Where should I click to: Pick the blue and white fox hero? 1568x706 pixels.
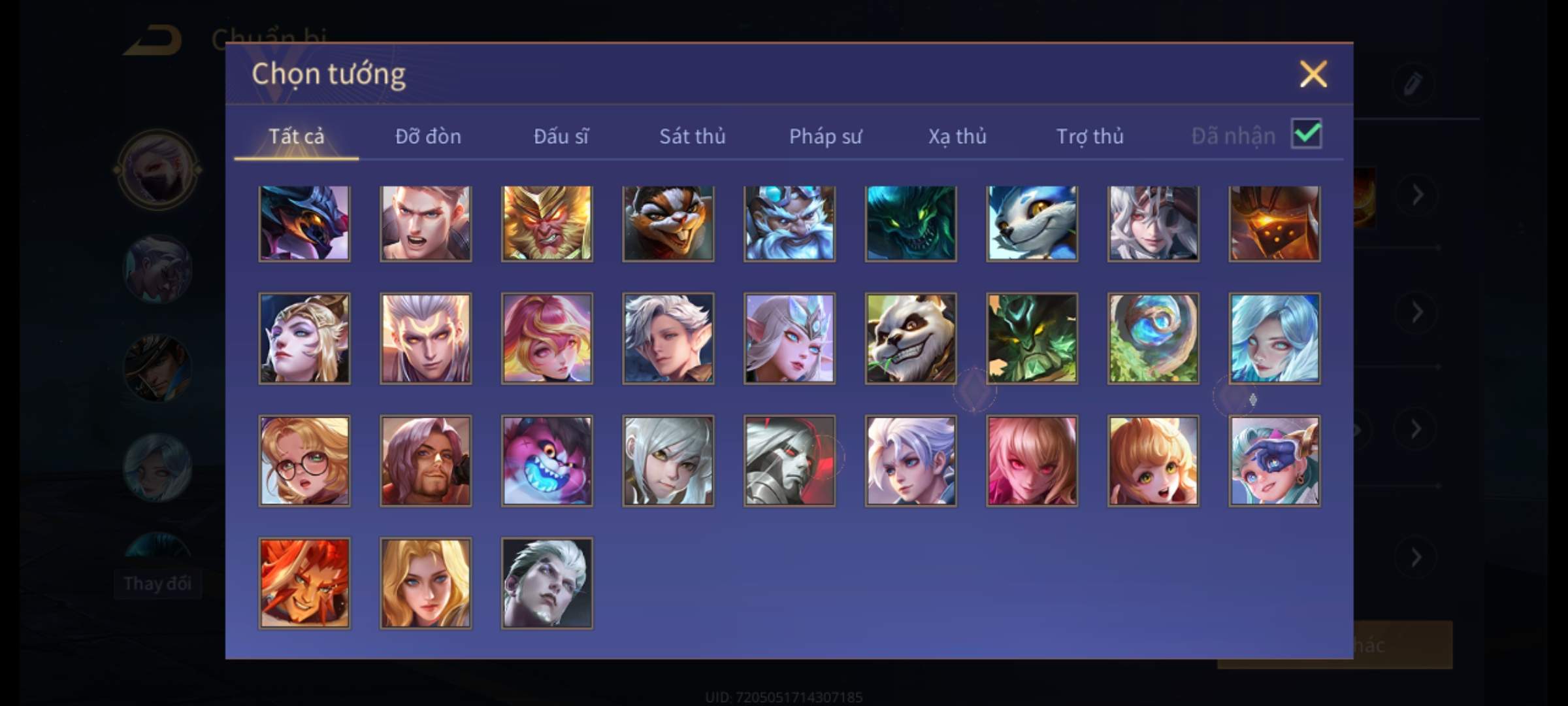coord(1032,224)
